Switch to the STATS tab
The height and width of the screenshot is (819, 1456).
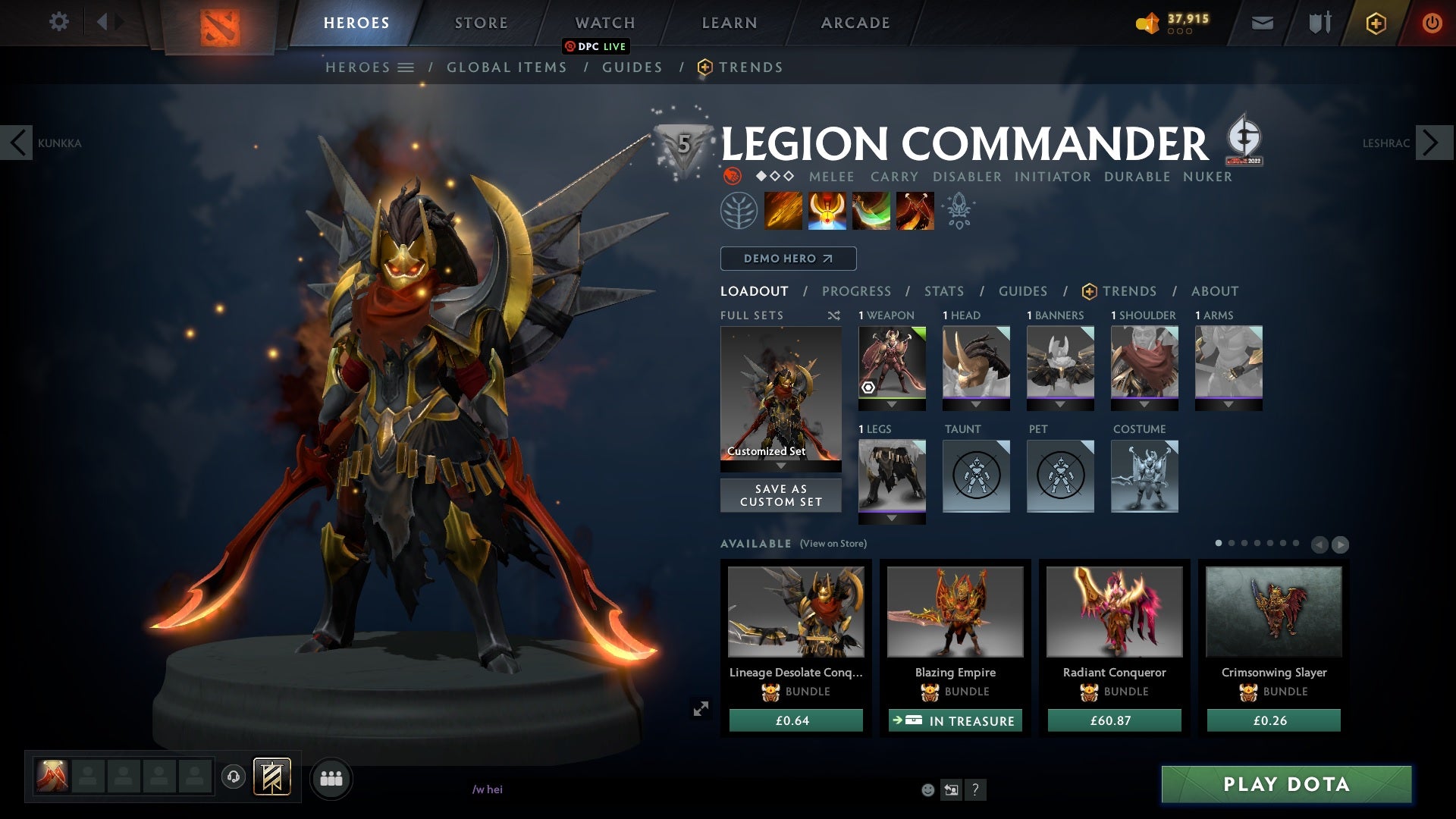tap(943, 290)
